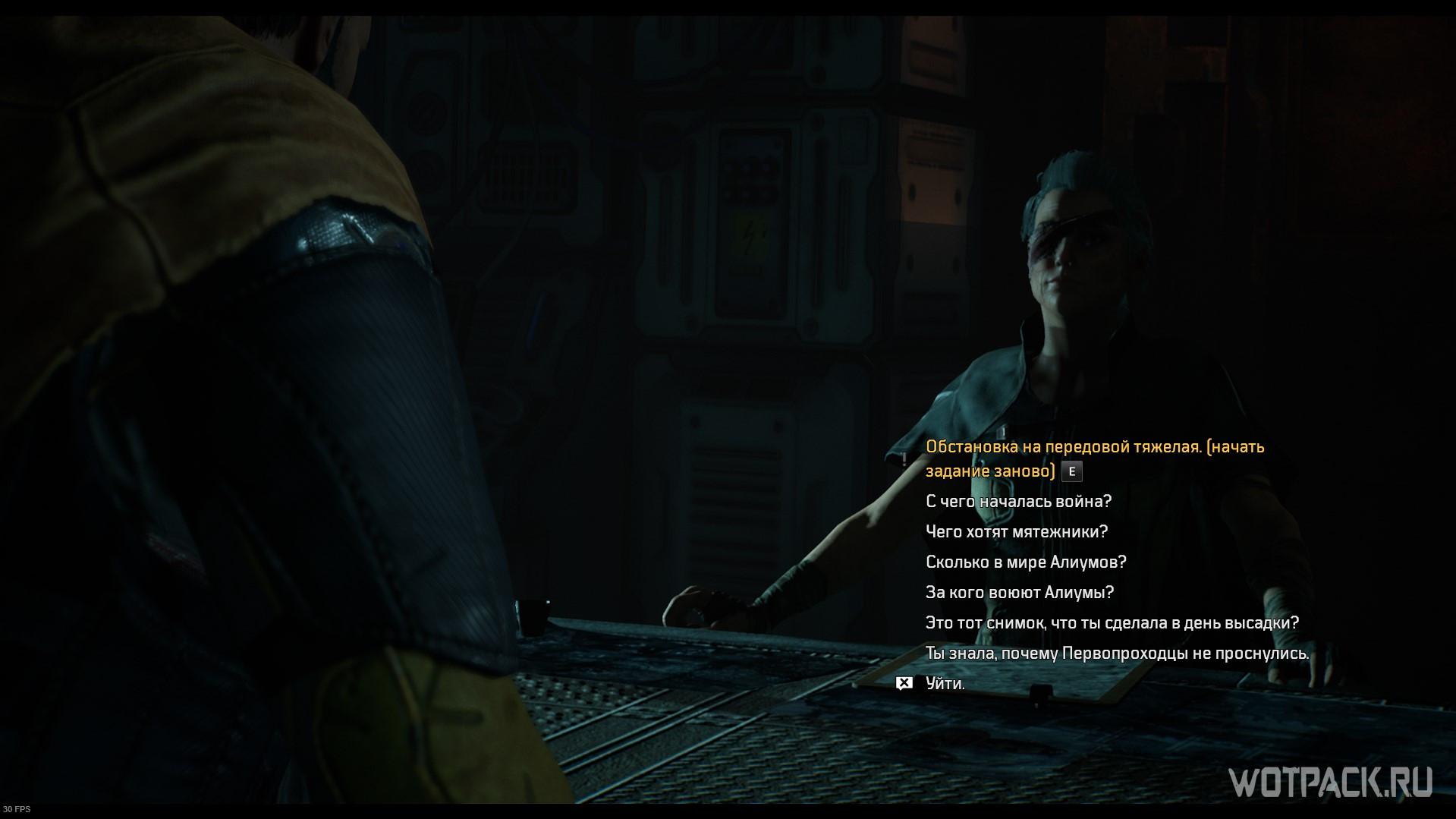
Task: Choose the 'Это тот снимок' dialogue line
Action: pos(1112,623)
